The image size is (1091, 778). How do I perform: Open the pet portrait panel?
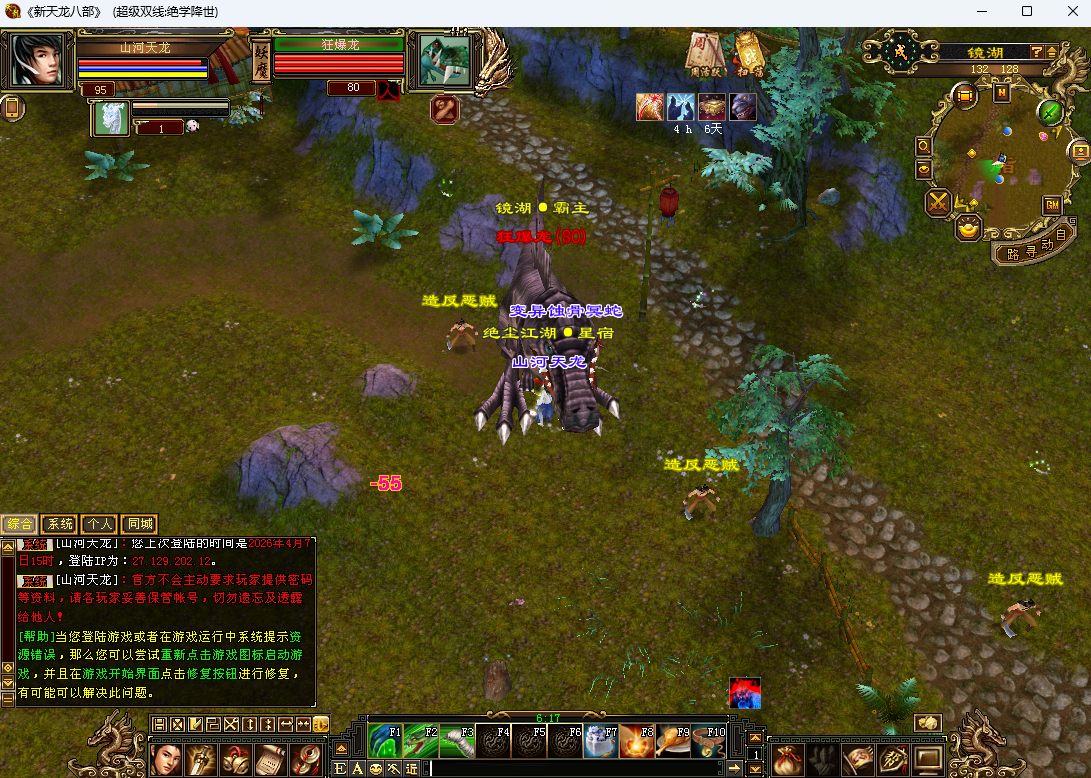tap(111, 117)
